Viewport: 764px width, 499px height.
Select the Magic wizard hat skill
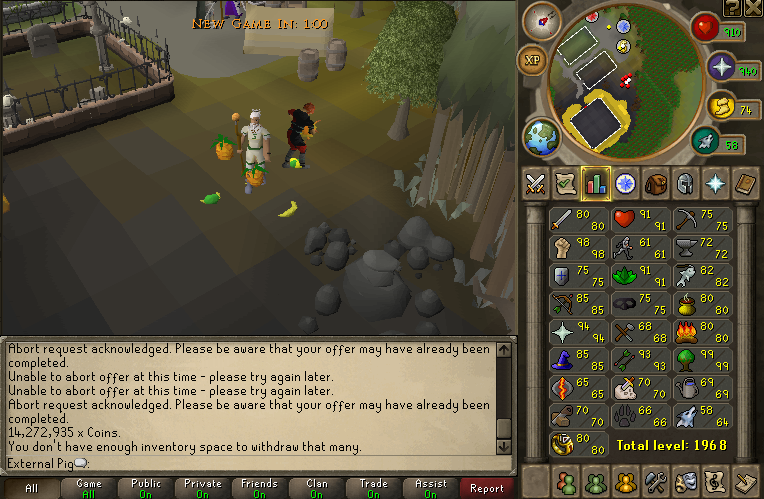click(x=578, y=359)
